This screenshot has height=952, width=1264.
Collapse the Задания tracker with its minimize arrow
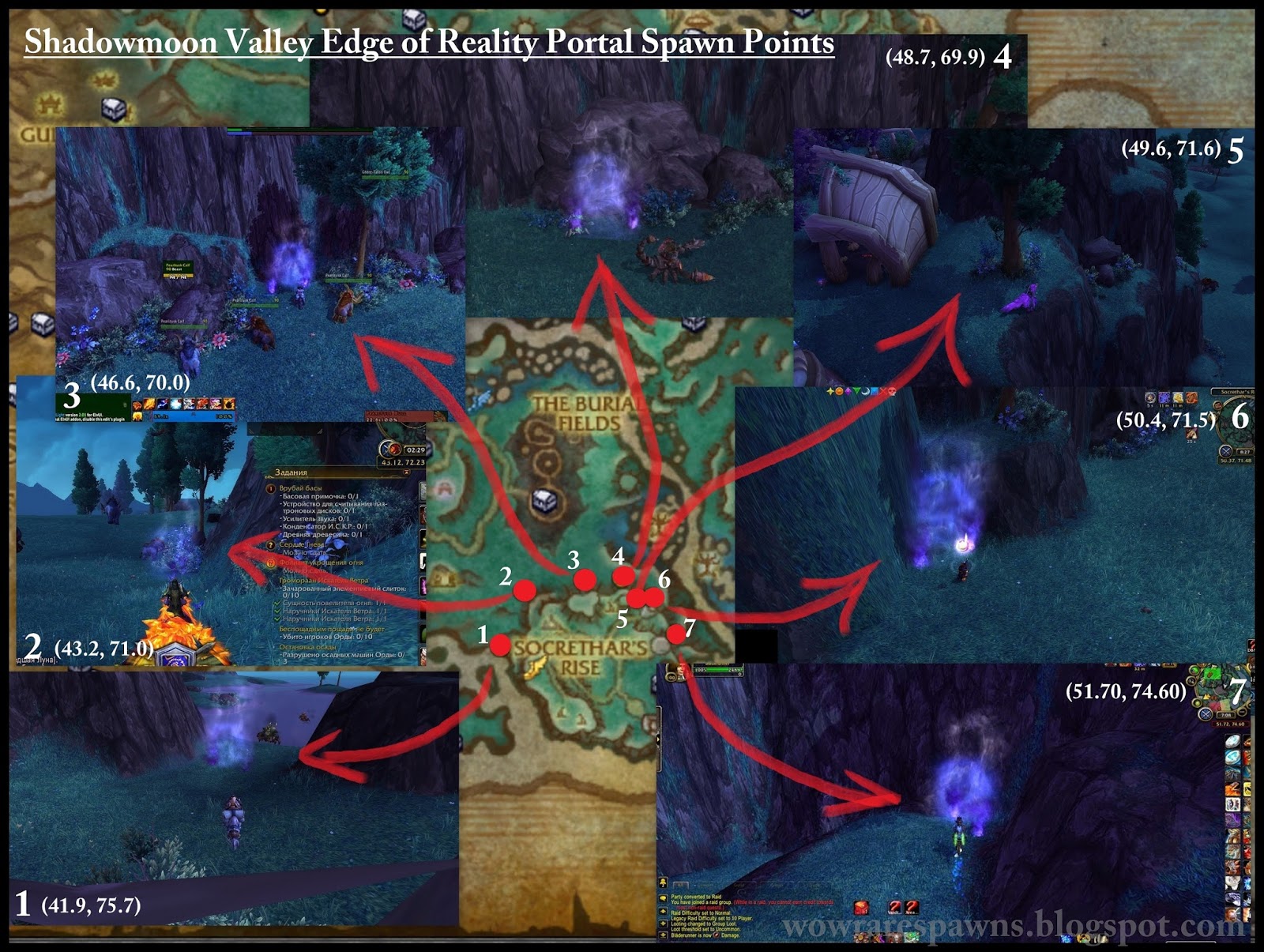tap(406, 472)
